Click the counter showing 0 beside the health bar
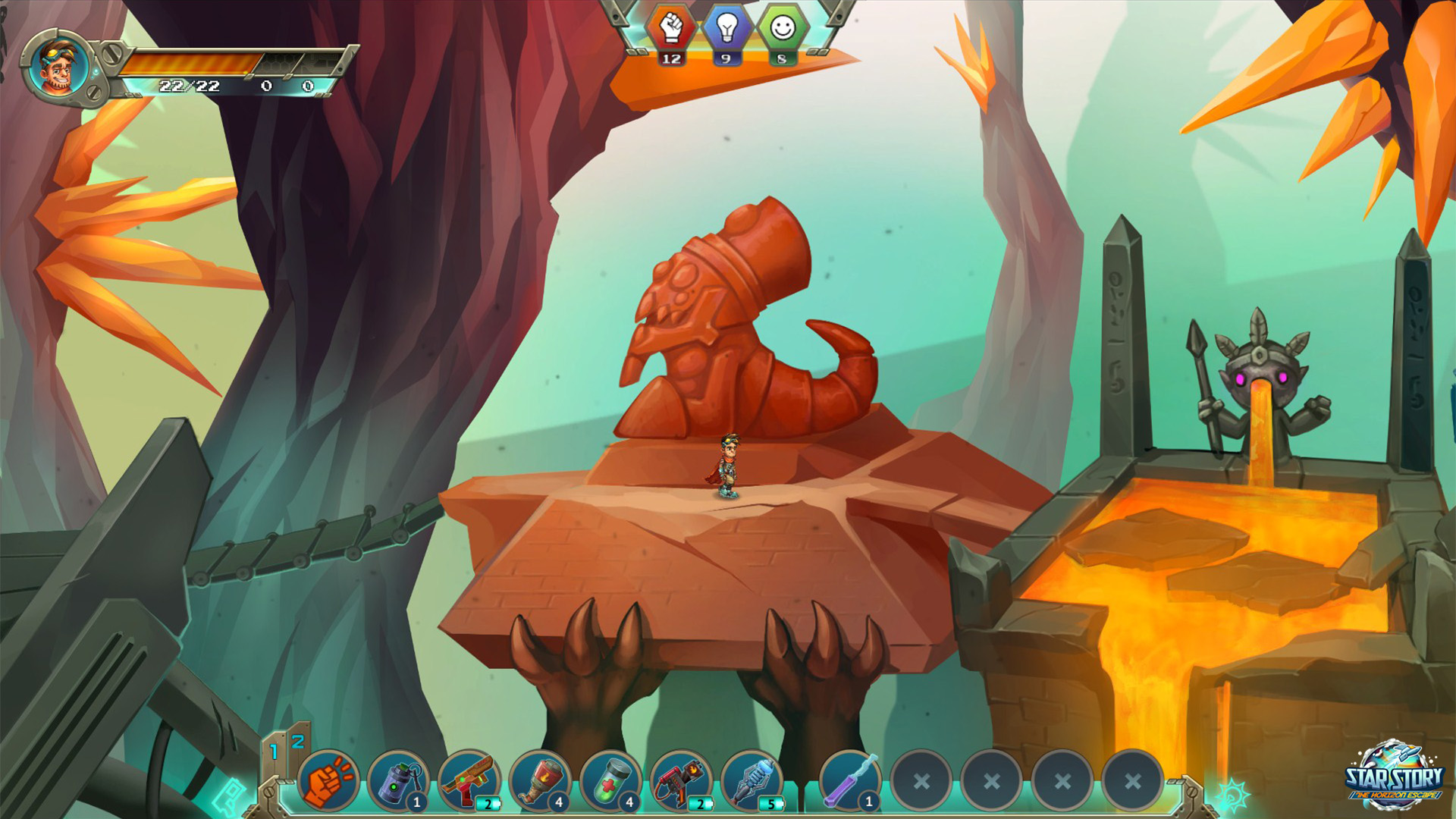1456x819 pixels. [x=265, y=86]
